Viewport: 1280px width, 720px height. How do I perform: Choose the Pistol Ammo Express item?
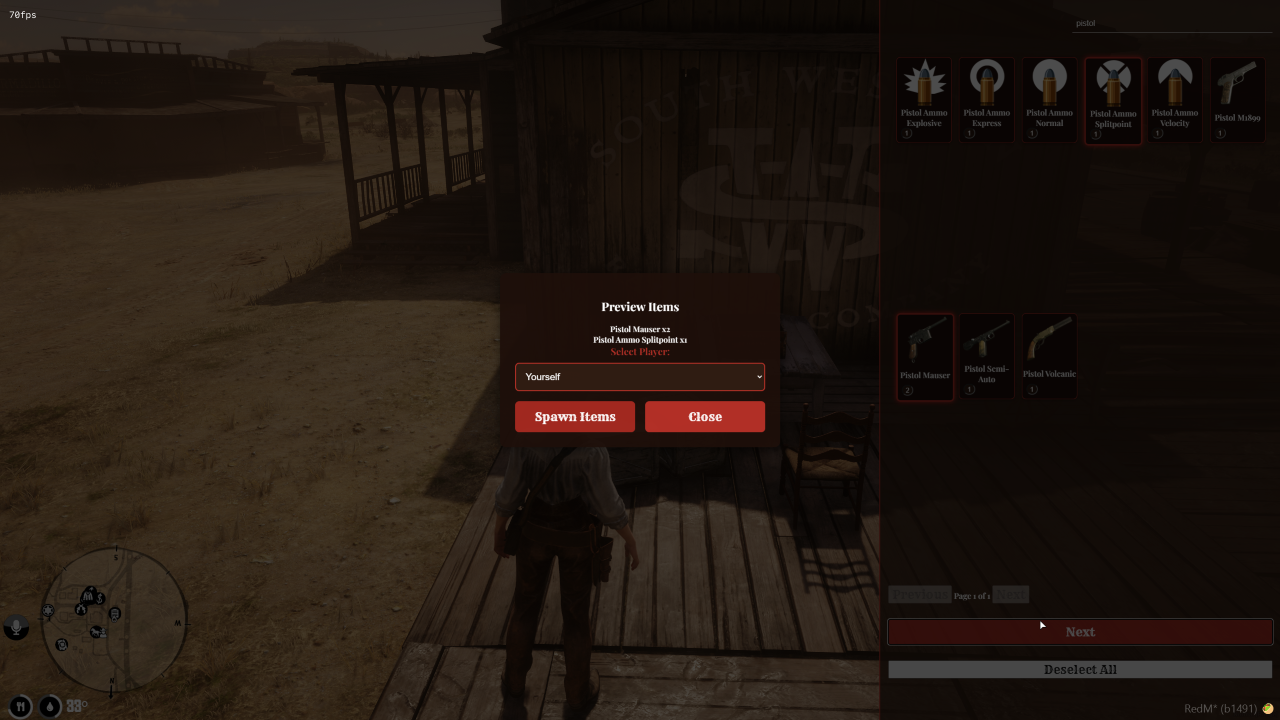pos(987,100)
